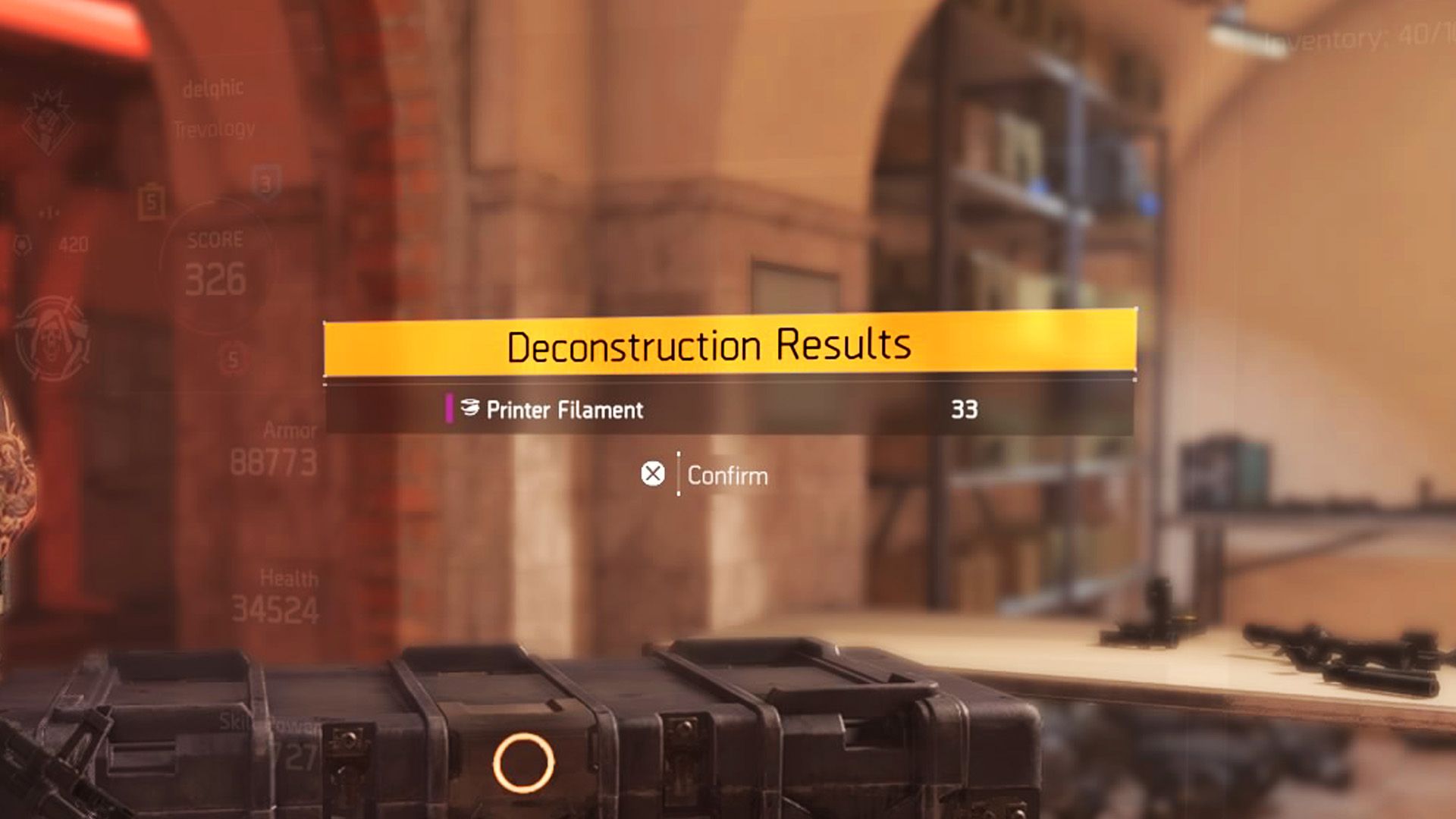Click the purple rarity bar beside Printer Filament
1456x819 pixels.
[450, 410]
